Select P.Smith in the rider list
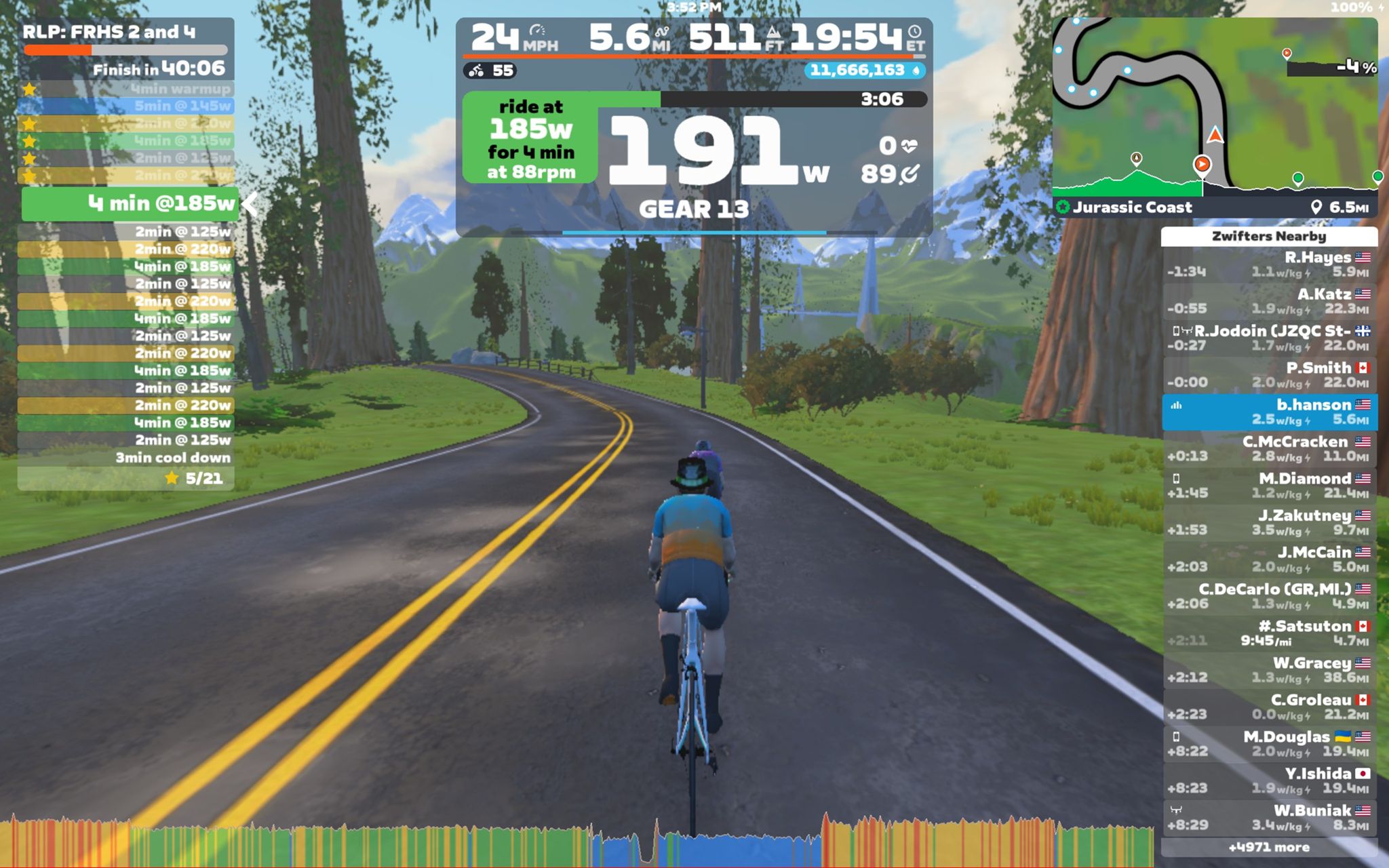 tap(1268, 375)
